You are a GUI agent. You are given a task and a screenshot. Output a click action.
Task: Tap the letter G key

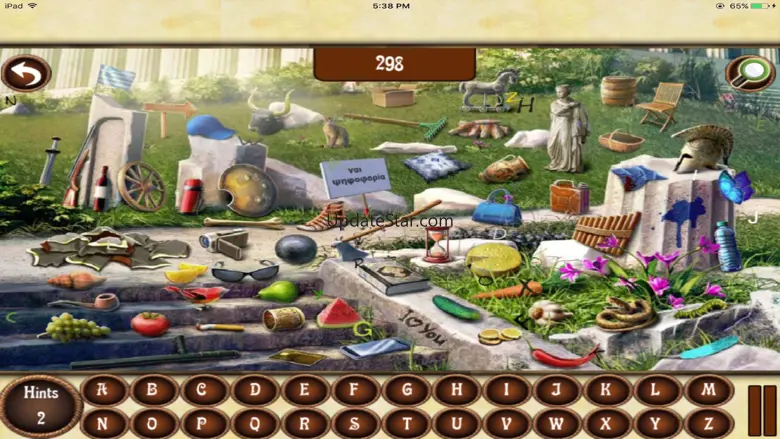tap(406, 391)
